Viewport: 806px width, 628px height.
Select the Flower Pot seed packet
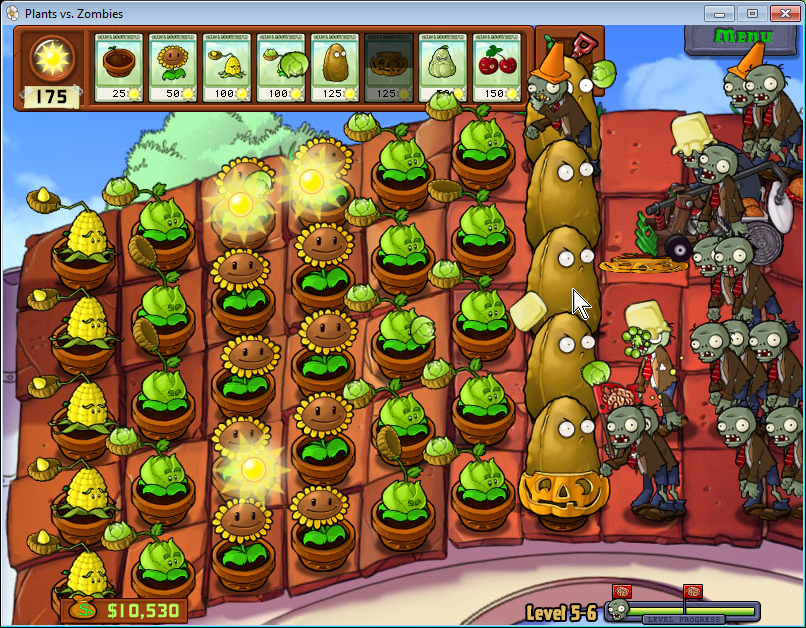[120, 67]
